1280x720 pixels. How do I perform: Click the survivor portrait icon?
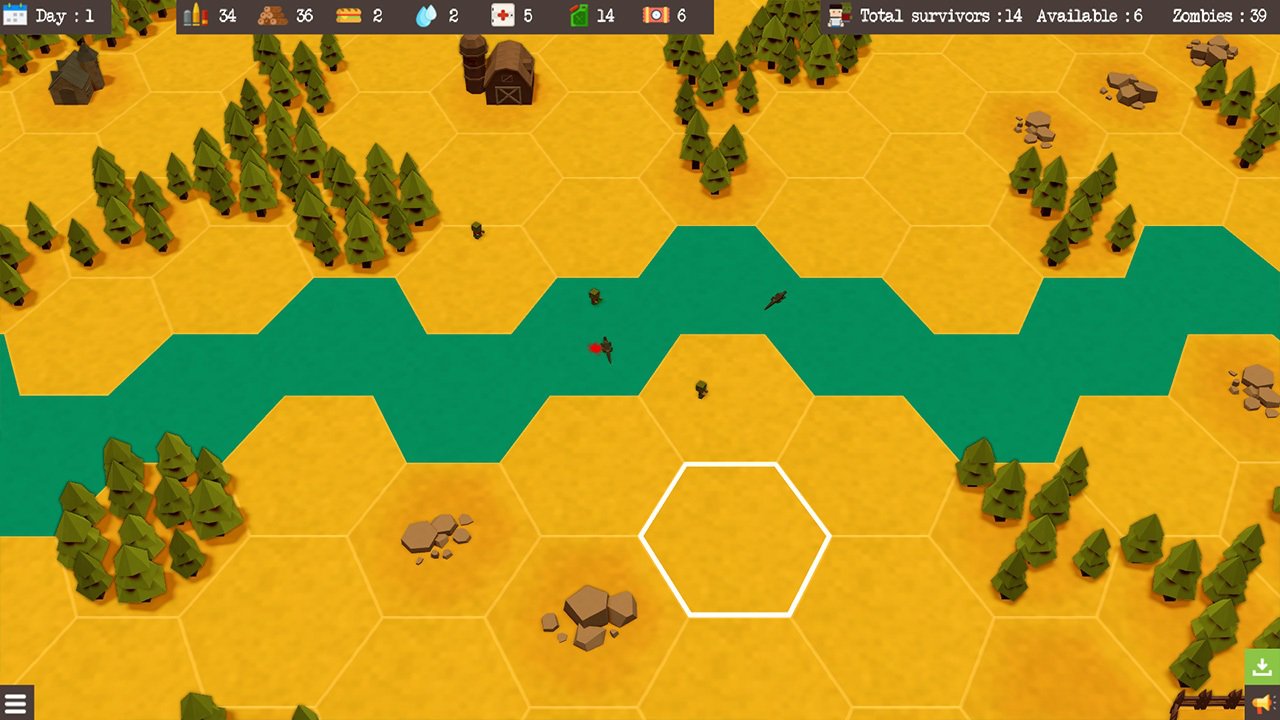tap(839, 16)
